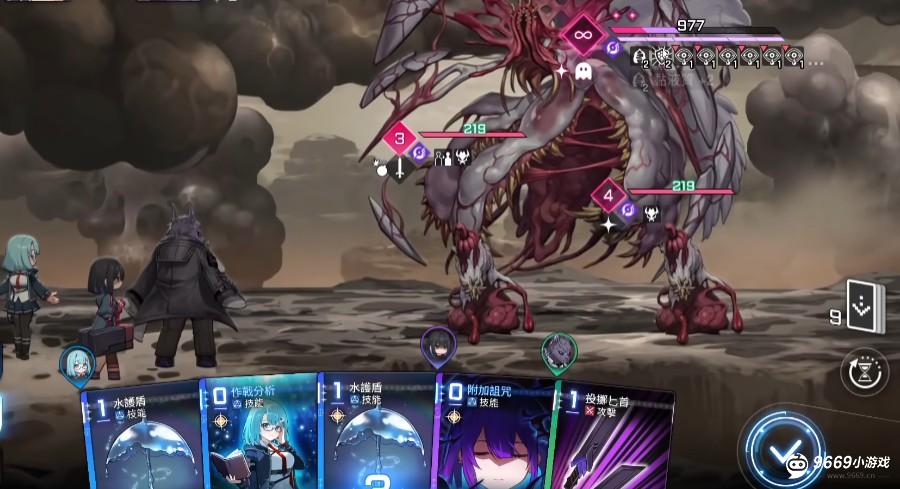The width and height of the screenshot is (900, 489).
Task: Select the gray wolf character portrait pin
Action: [x=559, y=352]
